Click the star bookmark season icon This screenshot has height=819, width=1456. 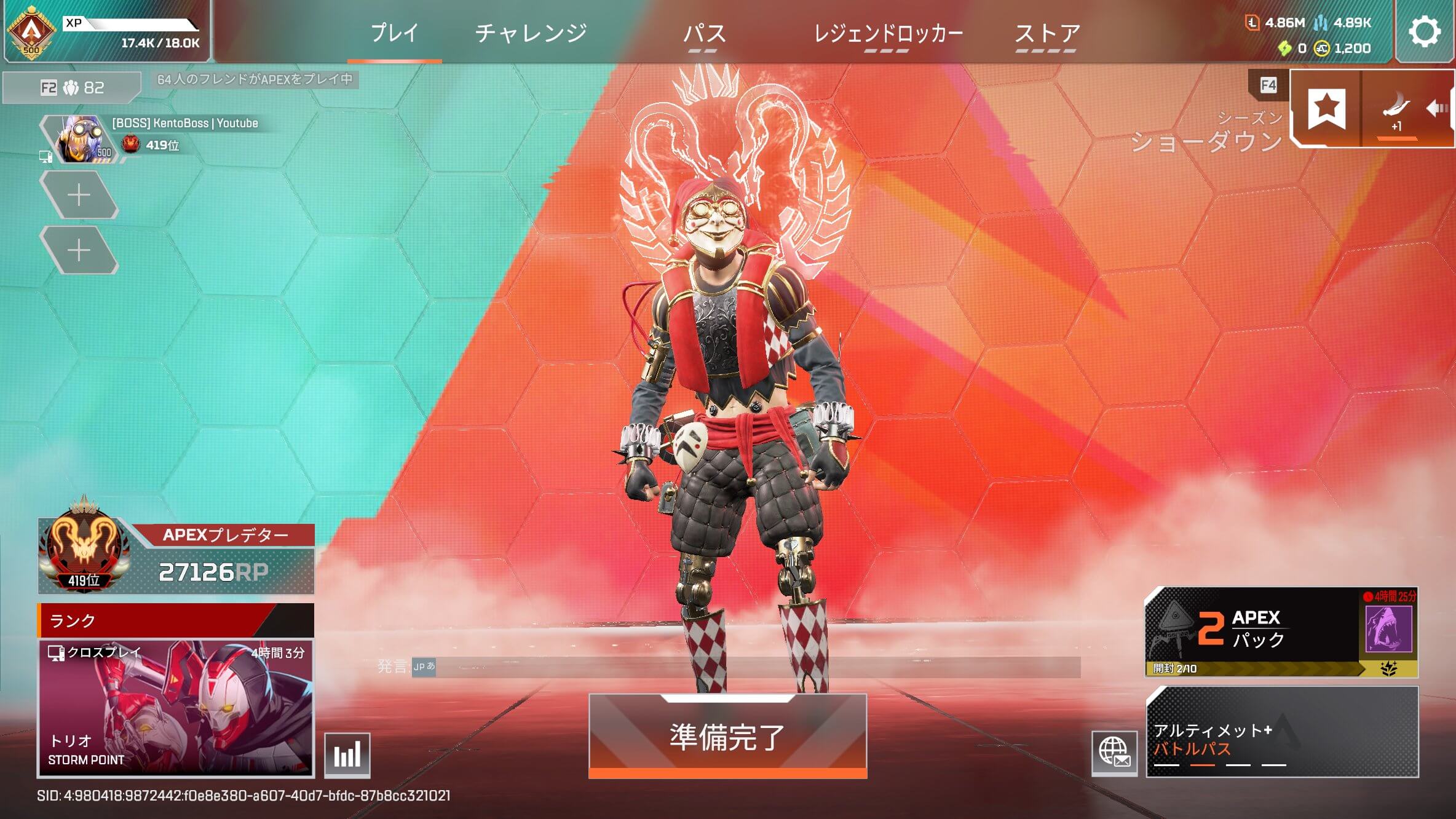(1326, 108)
